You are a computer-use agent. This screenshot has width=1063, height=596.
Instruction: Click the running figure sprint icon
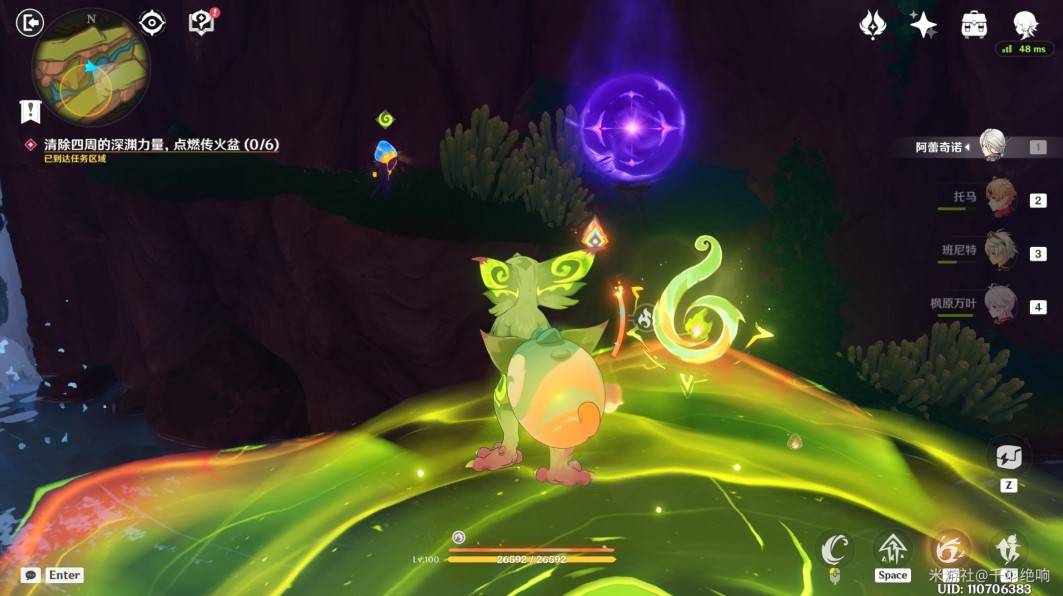pyautogui.click(x=1008, y=549)
